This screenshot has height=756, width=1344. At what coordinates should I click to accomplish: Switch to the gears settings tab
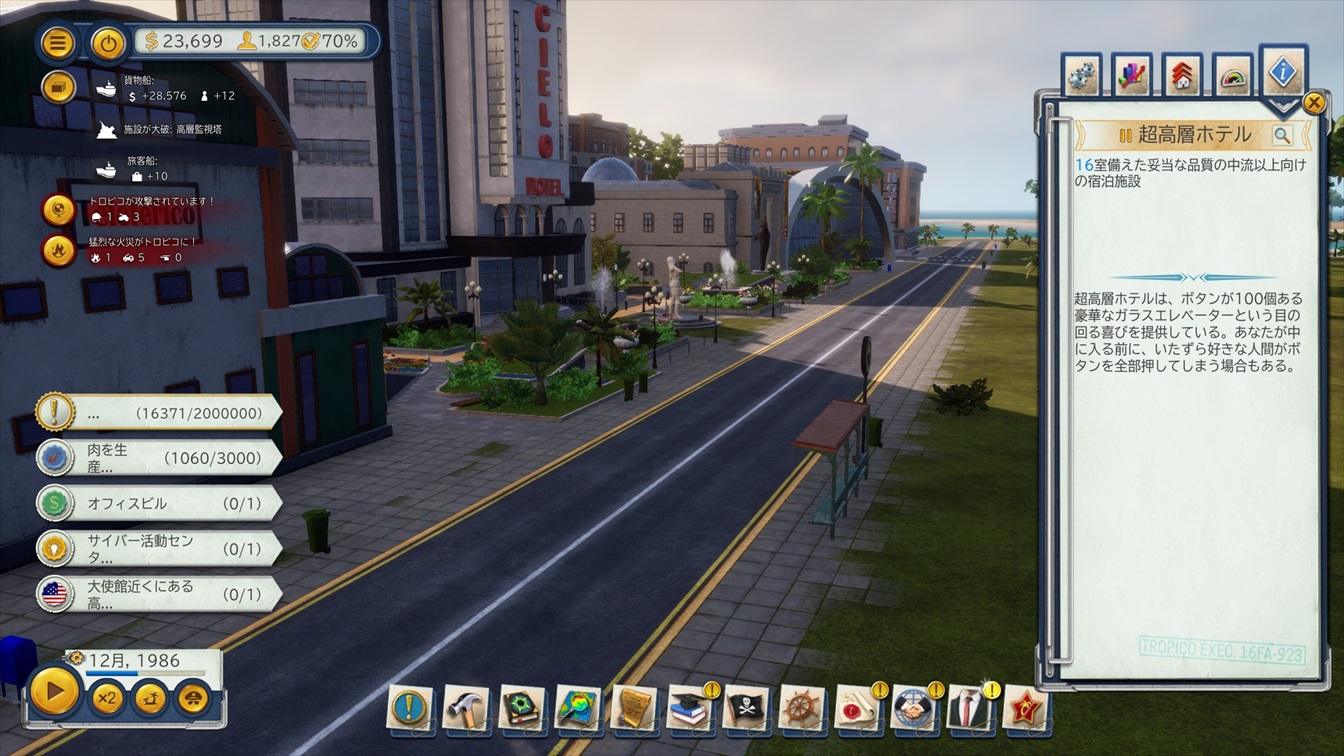click(1082, 76)
